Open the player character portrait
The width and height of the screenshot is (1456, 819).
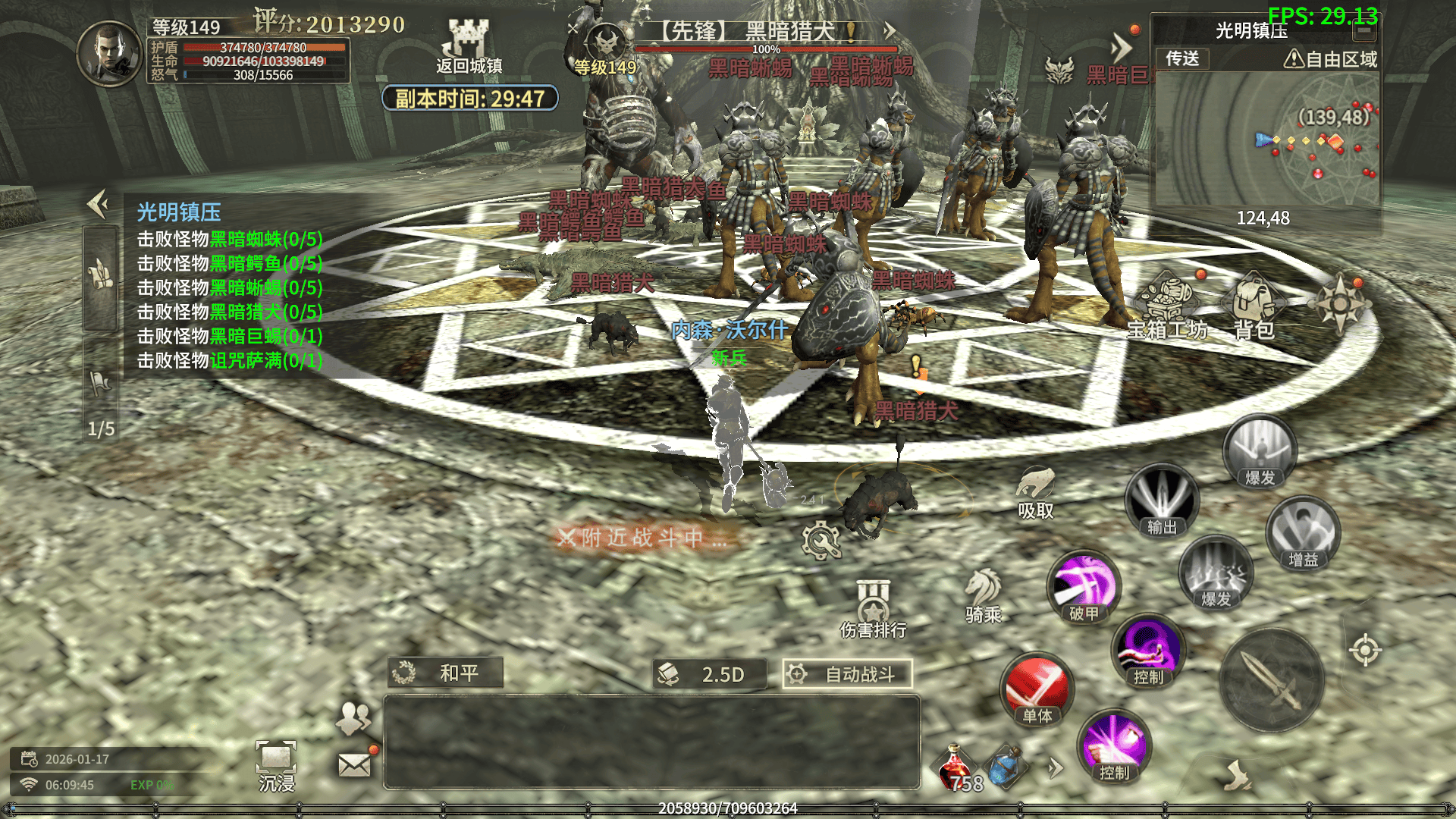click(x=110, y=53)
